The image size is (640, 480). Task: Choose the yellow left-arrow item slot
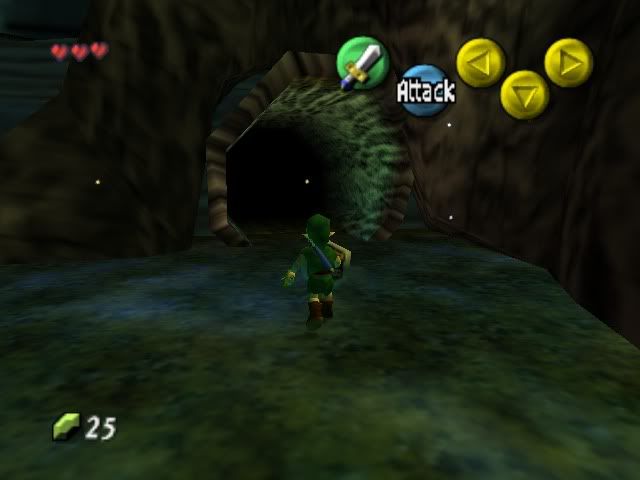(481, 62)
